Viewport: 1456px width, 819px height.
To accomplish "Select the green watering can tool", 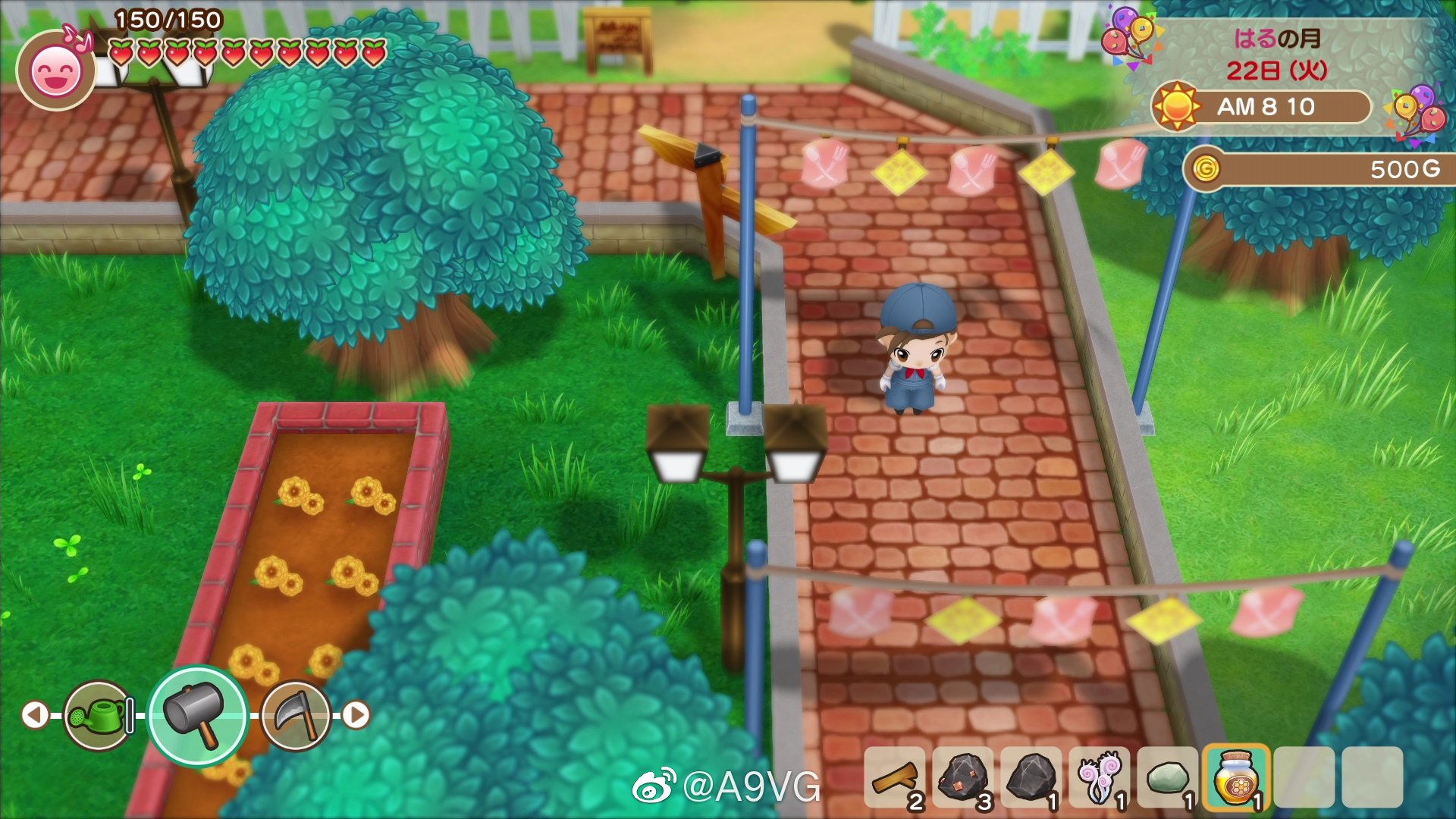I will click(x=99, y=715).
